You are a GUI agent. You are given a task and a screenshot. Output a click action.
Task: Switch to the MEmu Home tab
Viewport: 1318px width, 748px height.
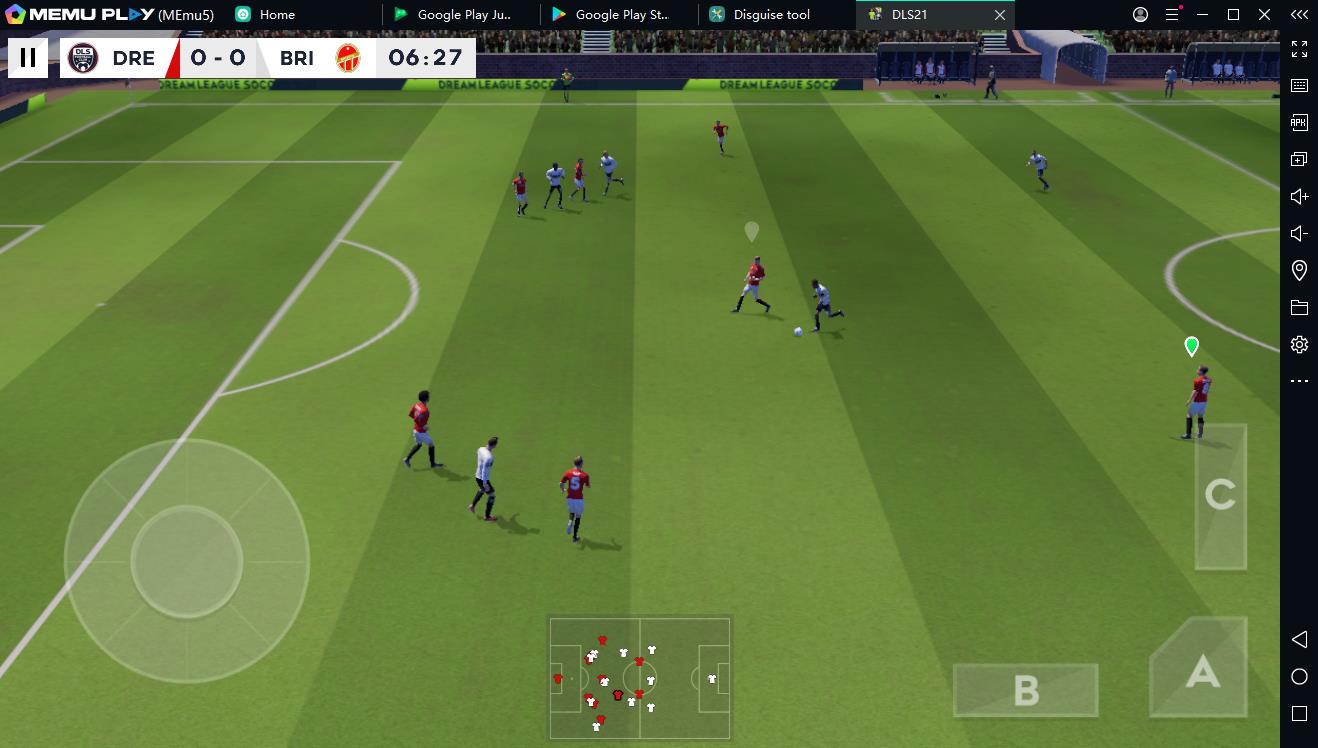click(276, 15)
